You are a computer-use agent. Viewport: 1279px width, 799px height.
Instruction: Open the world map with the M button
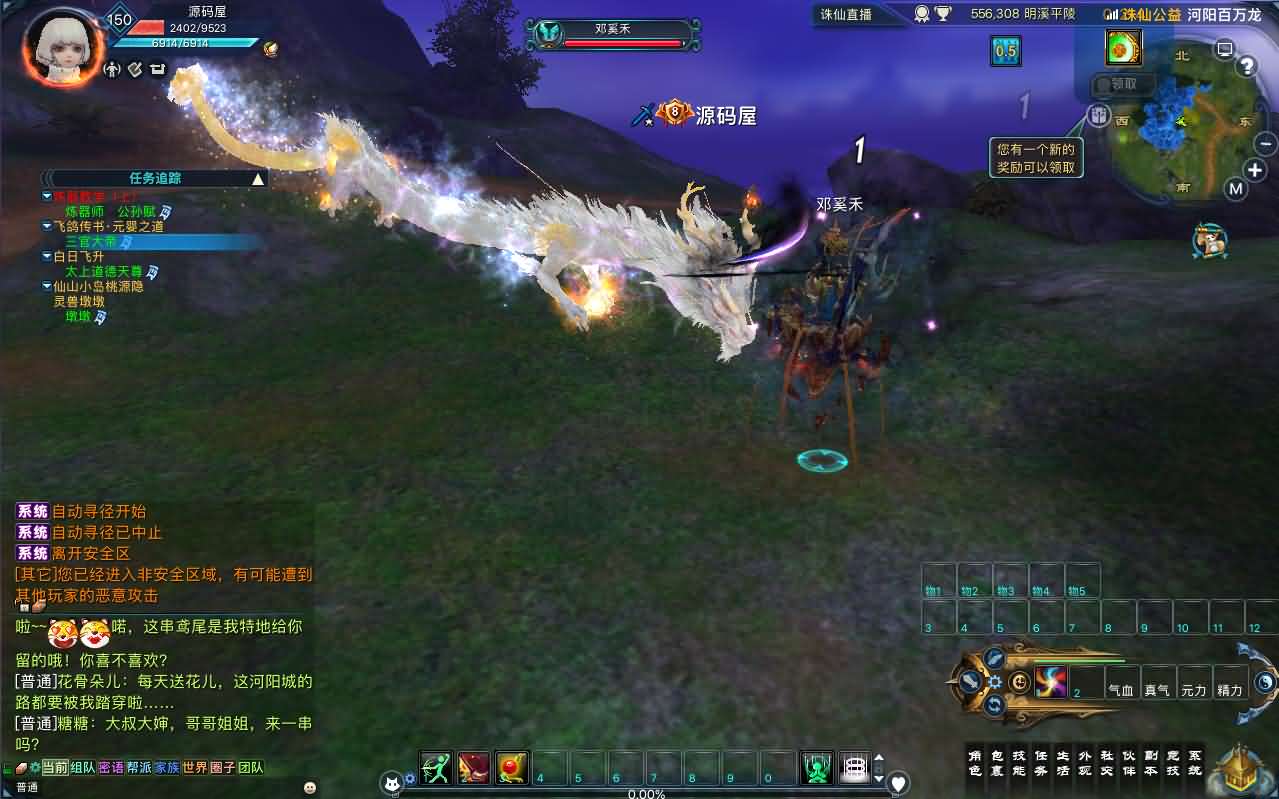[x=1236, y=188]
